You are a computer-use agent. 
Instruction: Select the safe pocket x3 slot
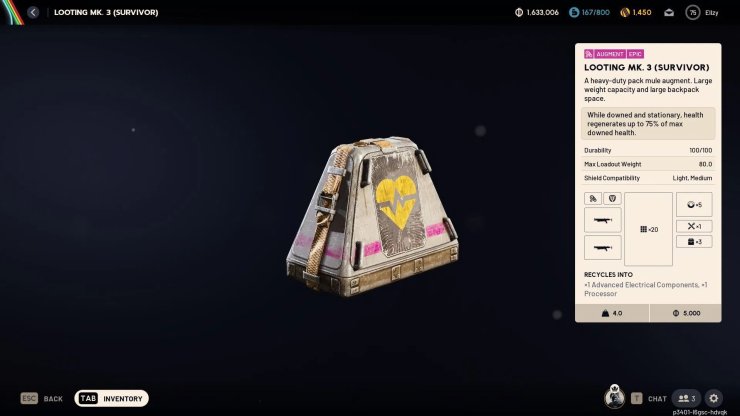(694, 241)
